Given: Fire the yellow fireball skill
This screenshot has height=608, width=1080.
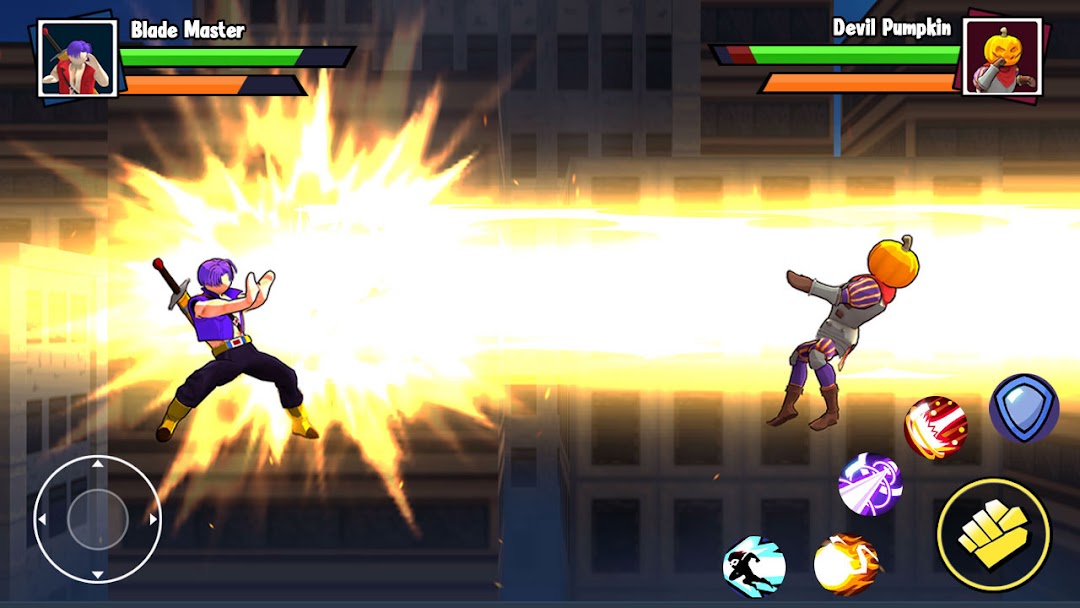Looking at the screenshot, I should (x=846, y=564).
